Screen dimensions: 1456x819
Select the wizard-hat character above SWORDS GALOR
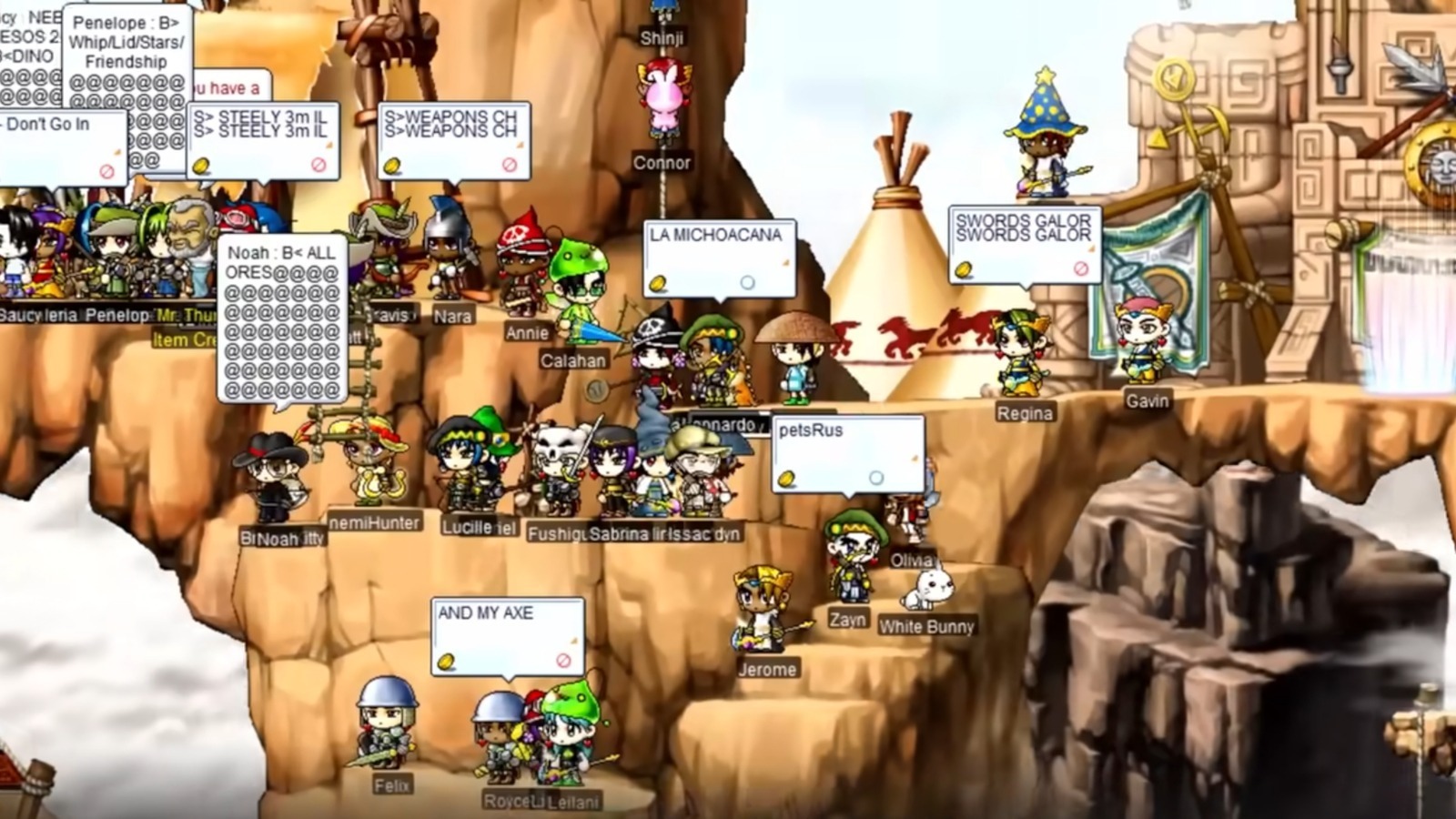click(1044, 146)
